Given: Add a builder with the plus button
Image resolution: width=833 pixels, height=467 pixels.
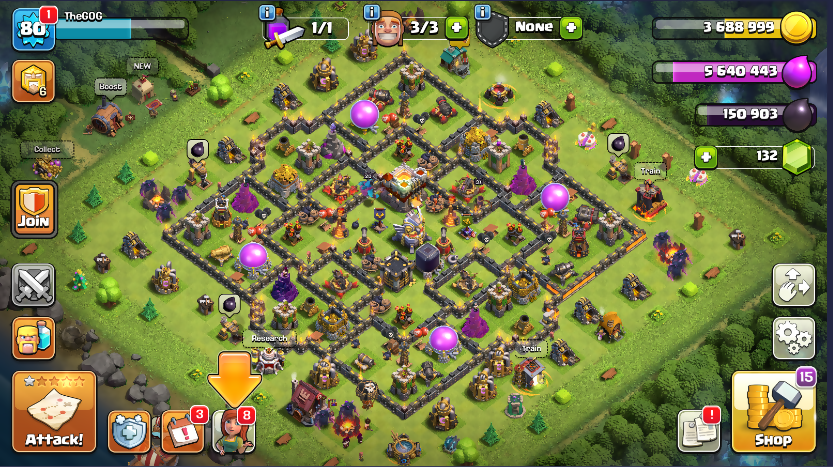Looking at the screenshot, I should [x=456, y=27].
